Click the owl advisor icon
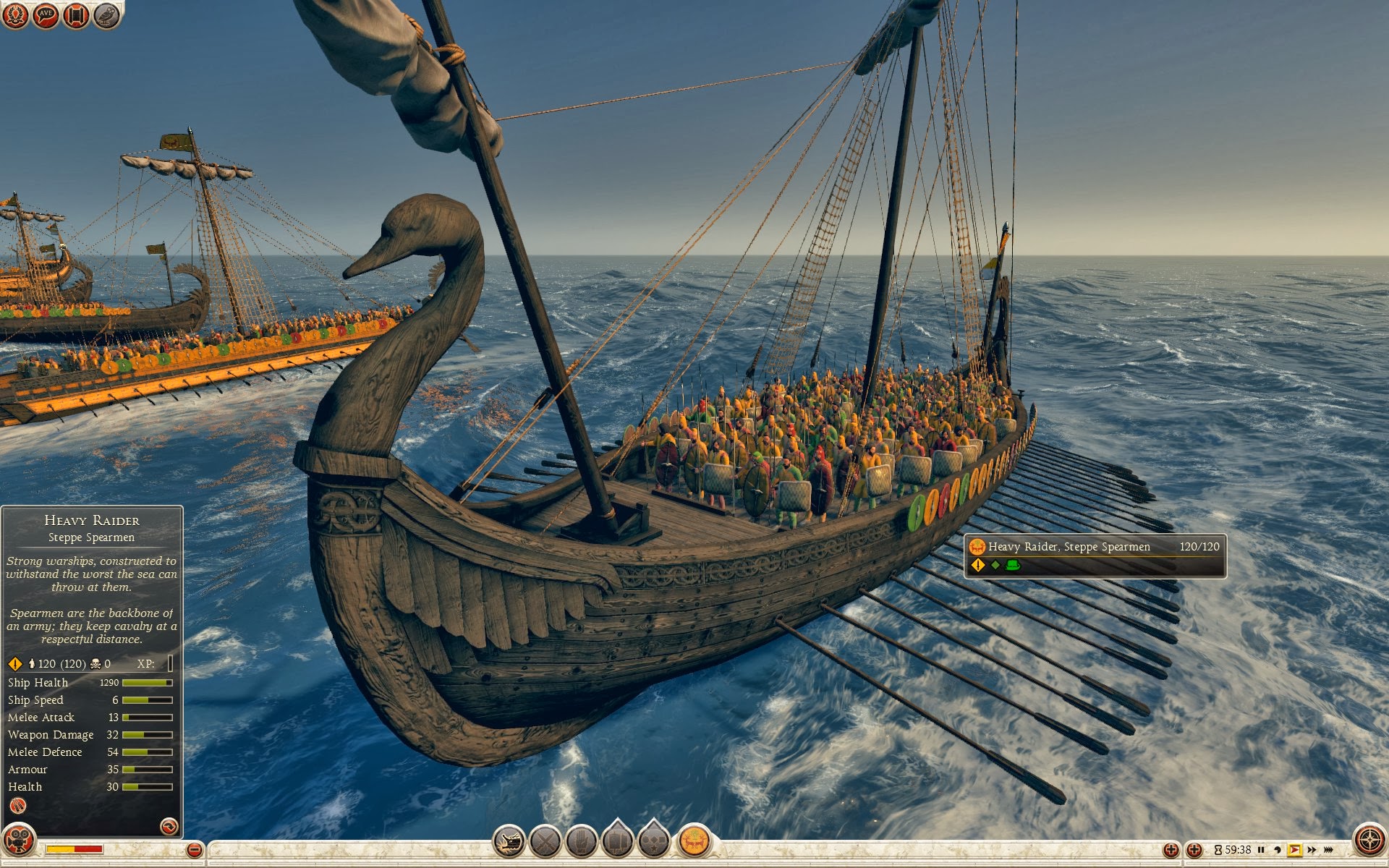This screenshot has height=868, width=1389. (x=106, y=14)
